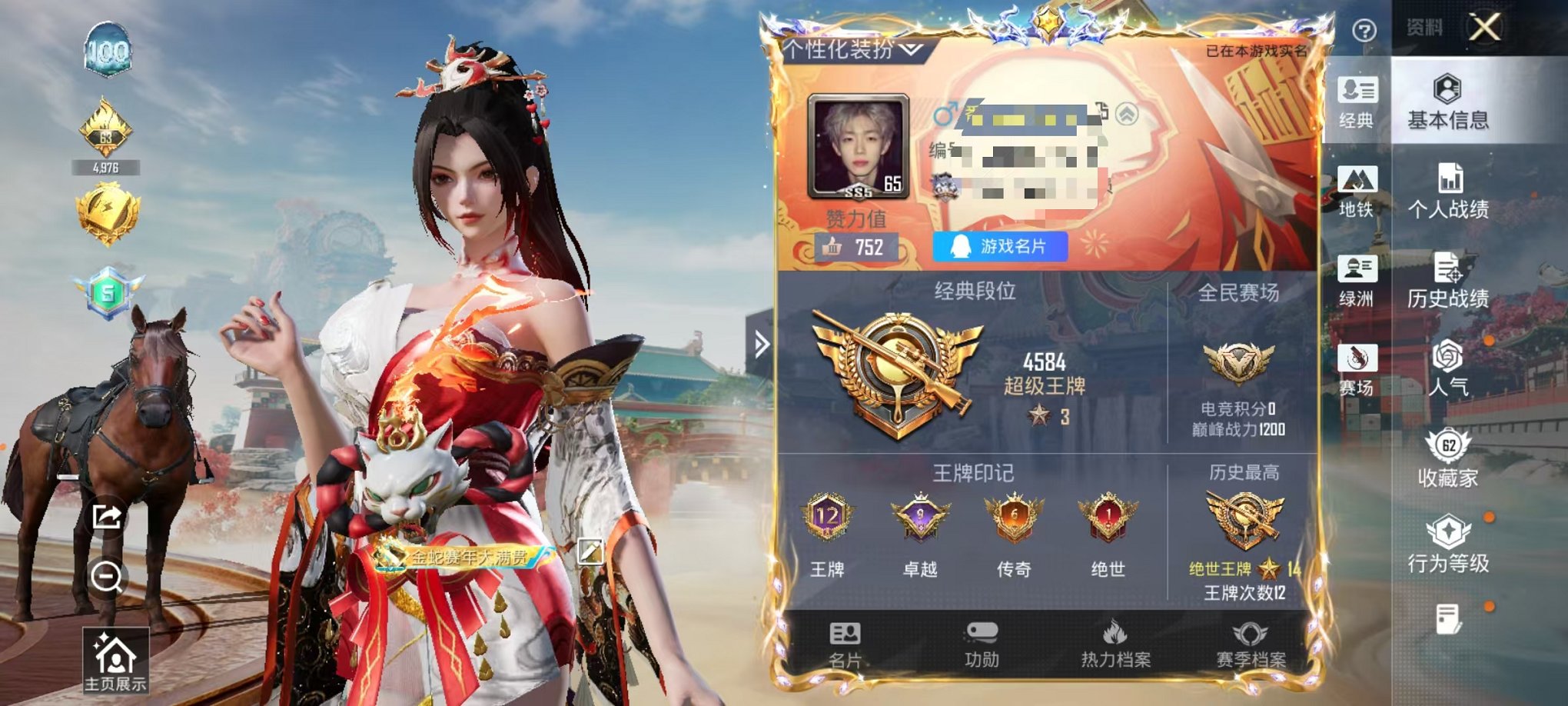Click the 游戏名片 game card button
Image resolution: width=1568 pixels, height=706 pixels.
click(1002, 245)
